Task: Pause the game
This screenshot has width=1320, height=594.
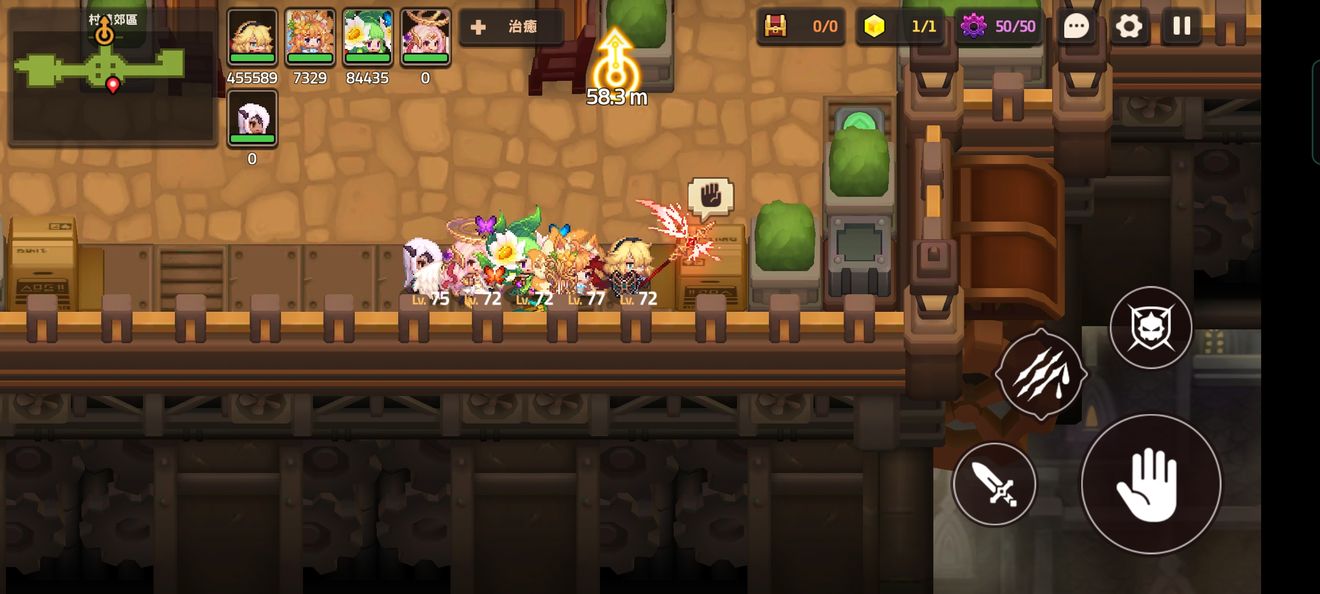Action: point(1181,27)
